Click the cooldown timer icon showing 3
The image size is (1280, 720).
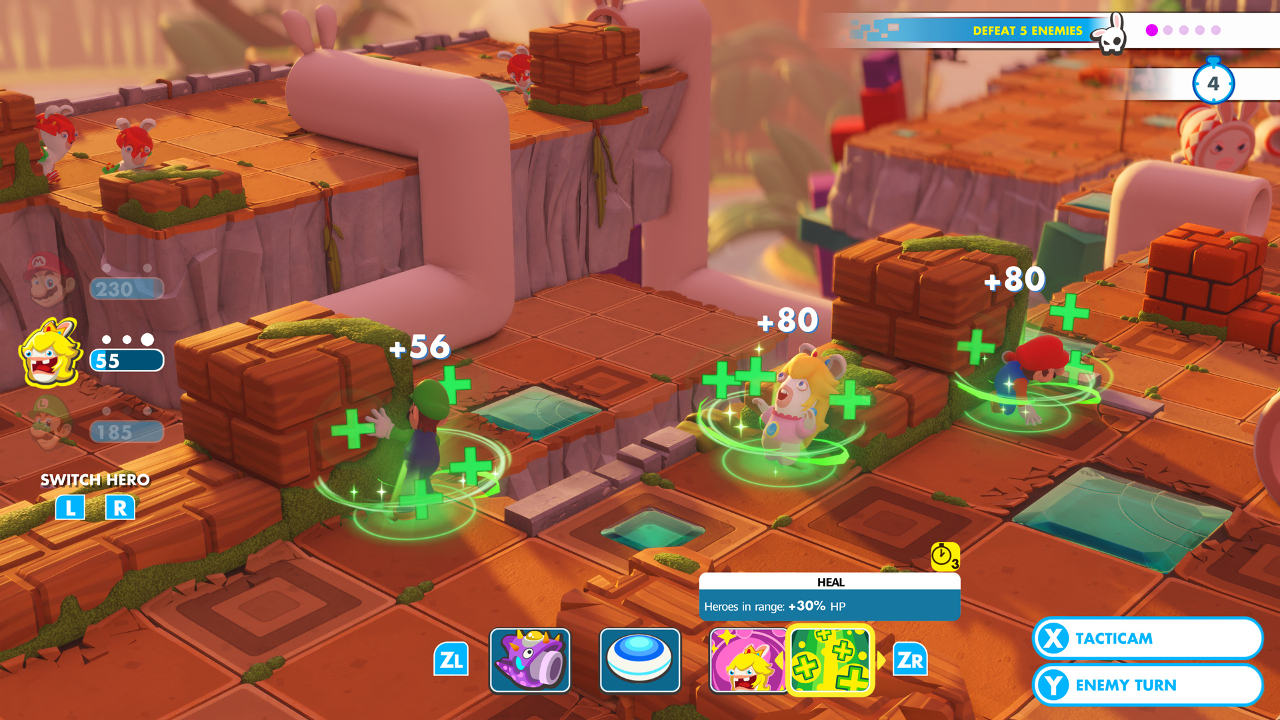(x=944, y=554)
